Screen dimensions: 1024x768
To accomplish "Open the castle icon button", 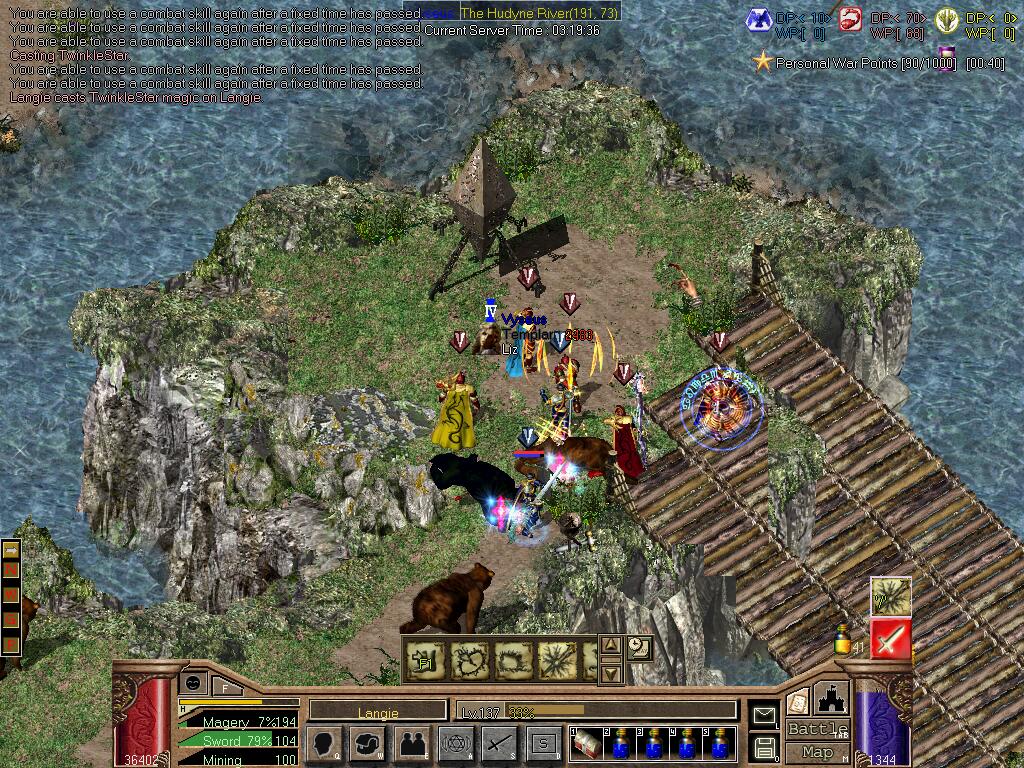I will click(833, 698).
